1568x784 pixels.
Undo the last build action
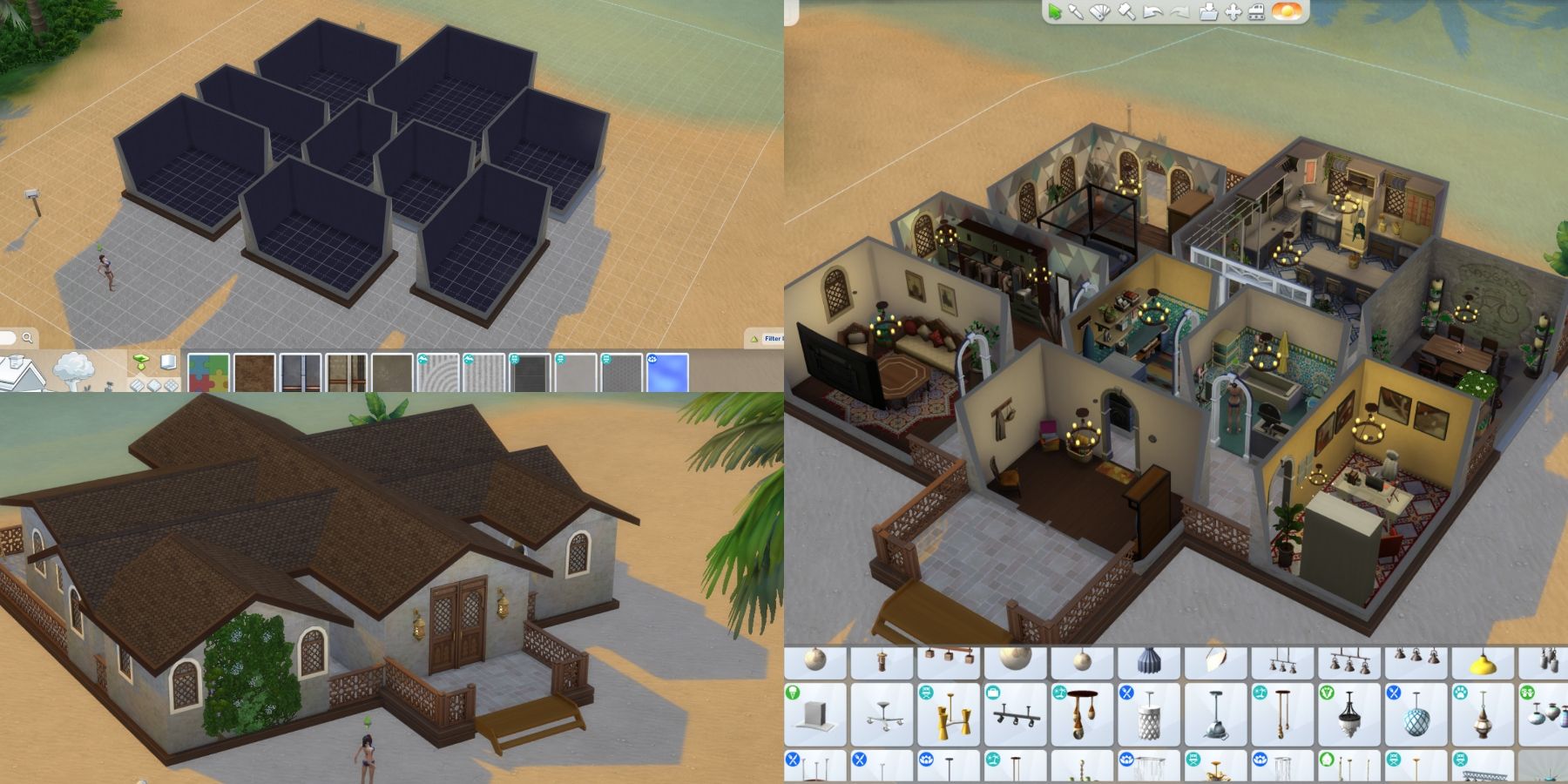(1152, 12)
